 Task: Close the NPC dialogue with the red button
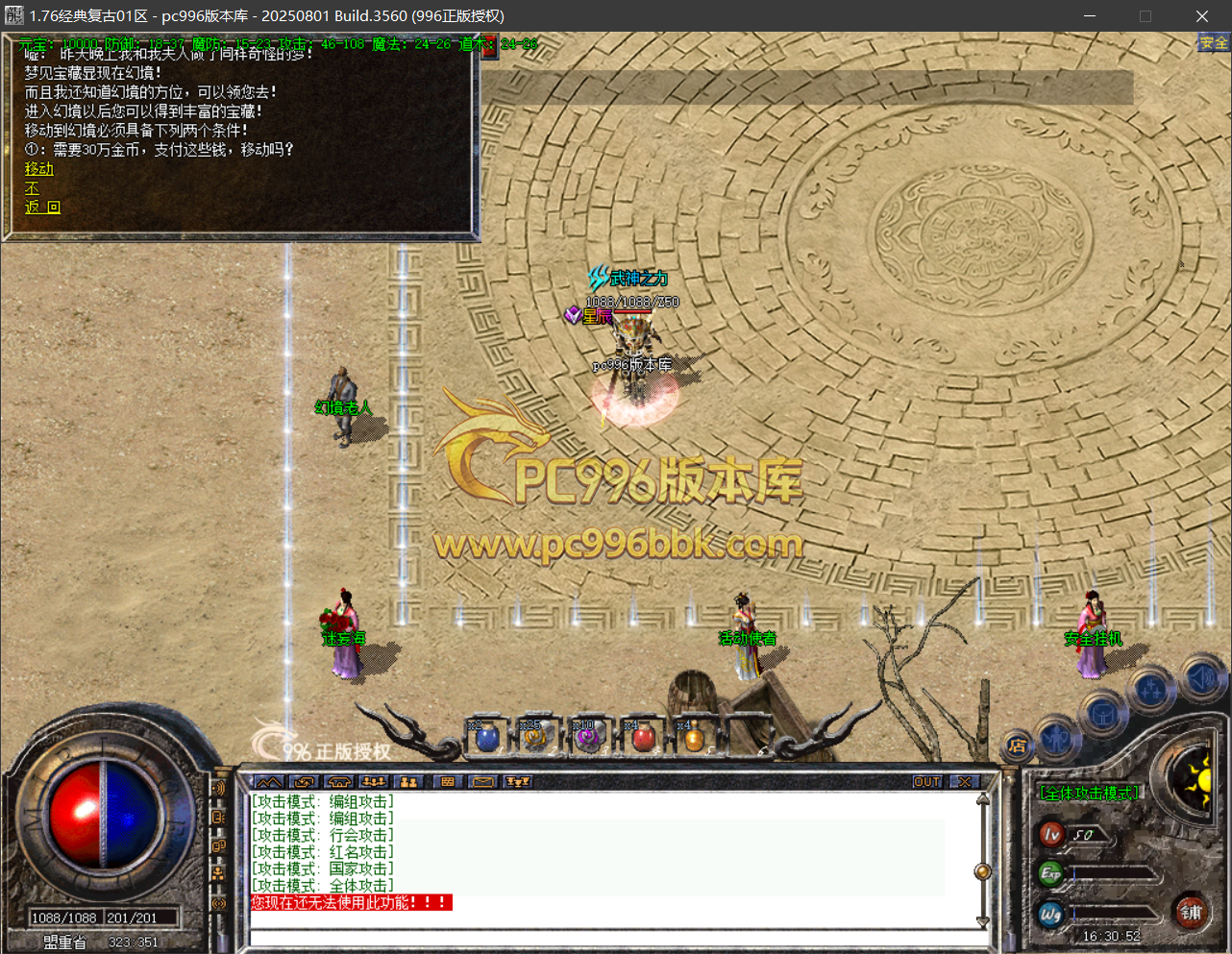click(489, 46)
